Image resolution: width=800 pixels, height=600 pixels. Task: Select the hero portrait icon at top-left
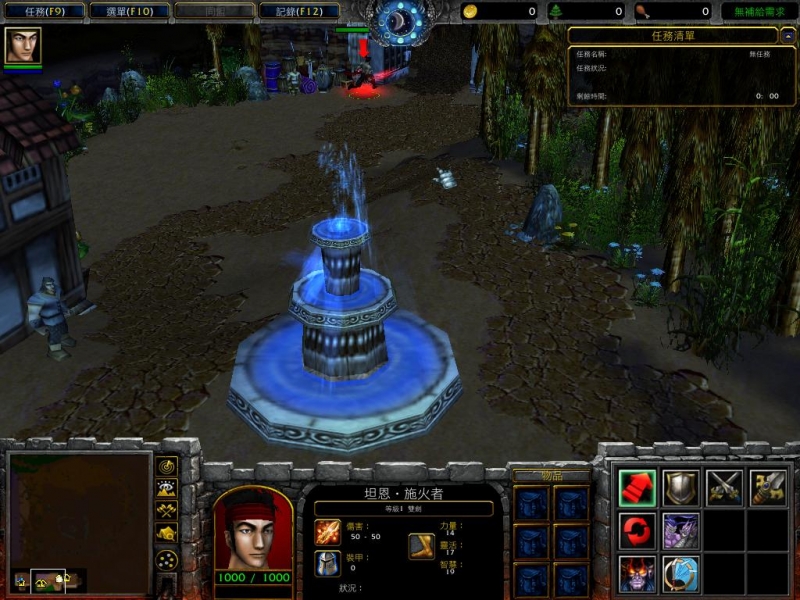click(22, 45)
